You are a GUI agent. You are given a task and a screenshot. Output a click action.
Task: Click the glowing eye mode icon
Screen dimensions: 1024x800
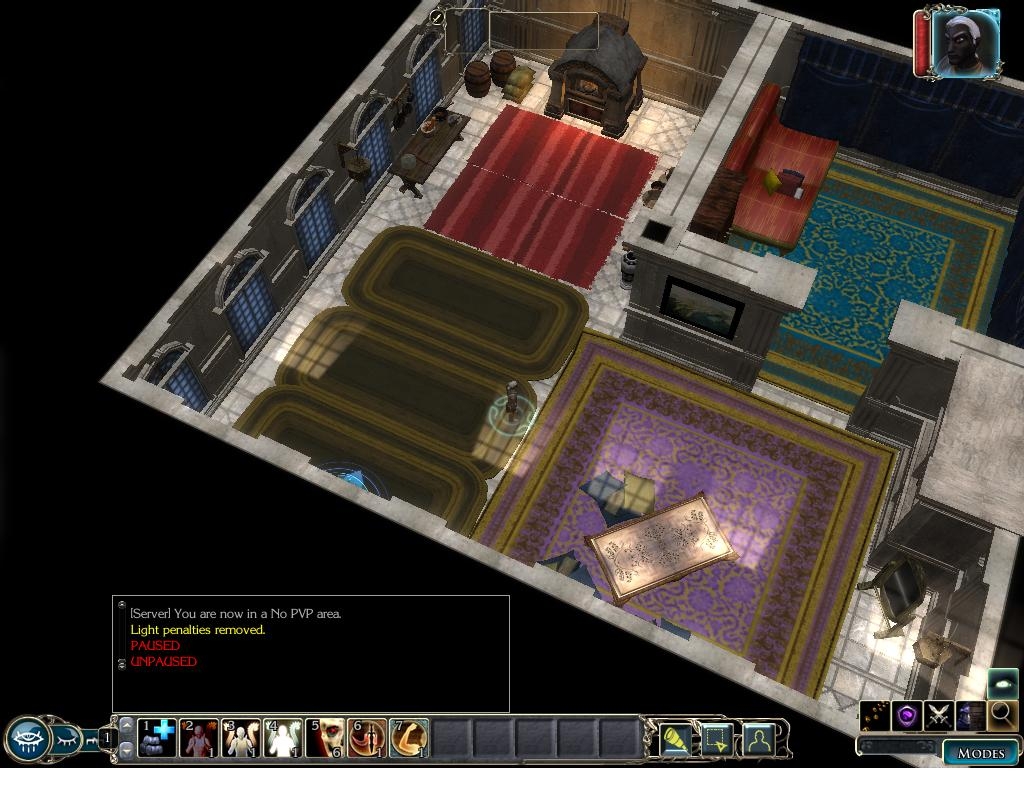(1003, 685)
